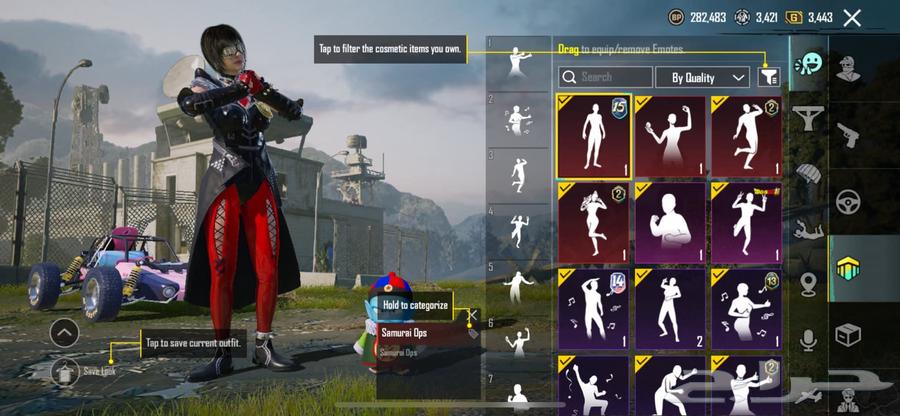900x416 pixels.
Task: Open the location pin tab
Action: 808,285
